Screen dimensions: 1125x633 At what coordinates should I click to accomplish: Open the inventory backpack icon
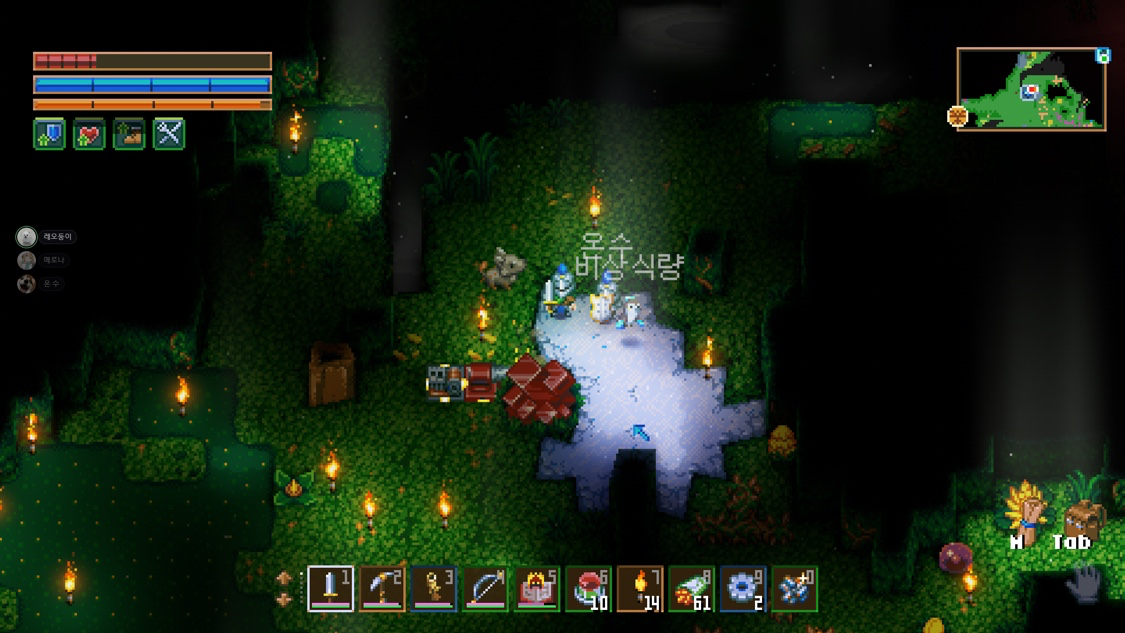click(x=1082, y=517)
